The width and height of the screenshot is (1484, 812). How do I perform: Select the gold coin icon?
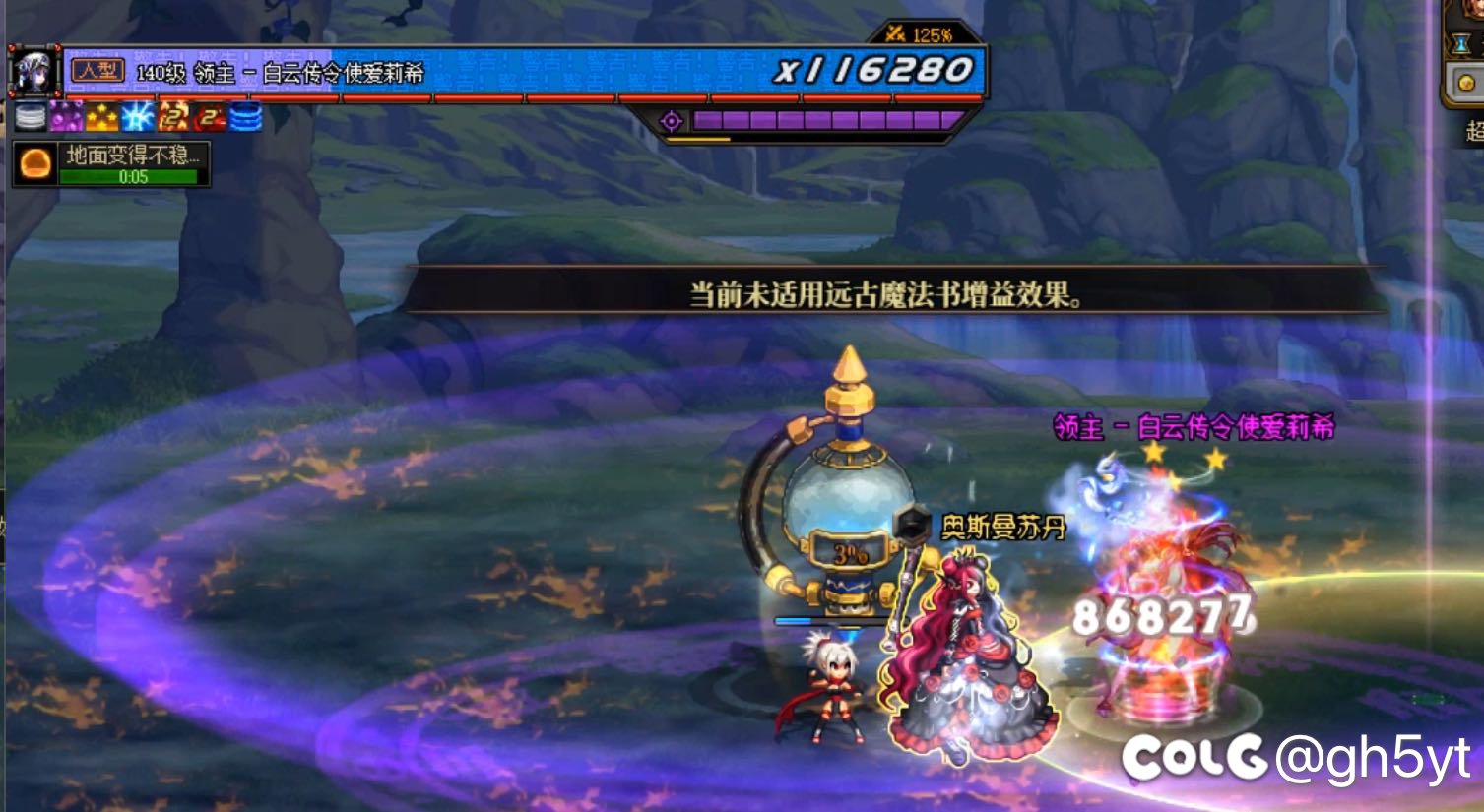1466,84
